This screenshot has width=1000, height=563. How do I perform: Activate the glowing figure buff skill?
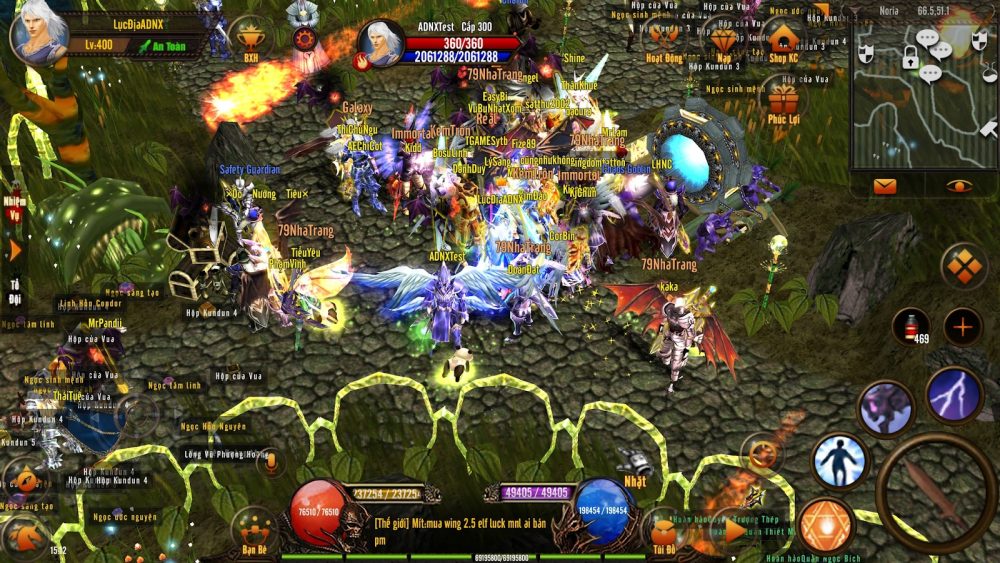tap(839, 460)
